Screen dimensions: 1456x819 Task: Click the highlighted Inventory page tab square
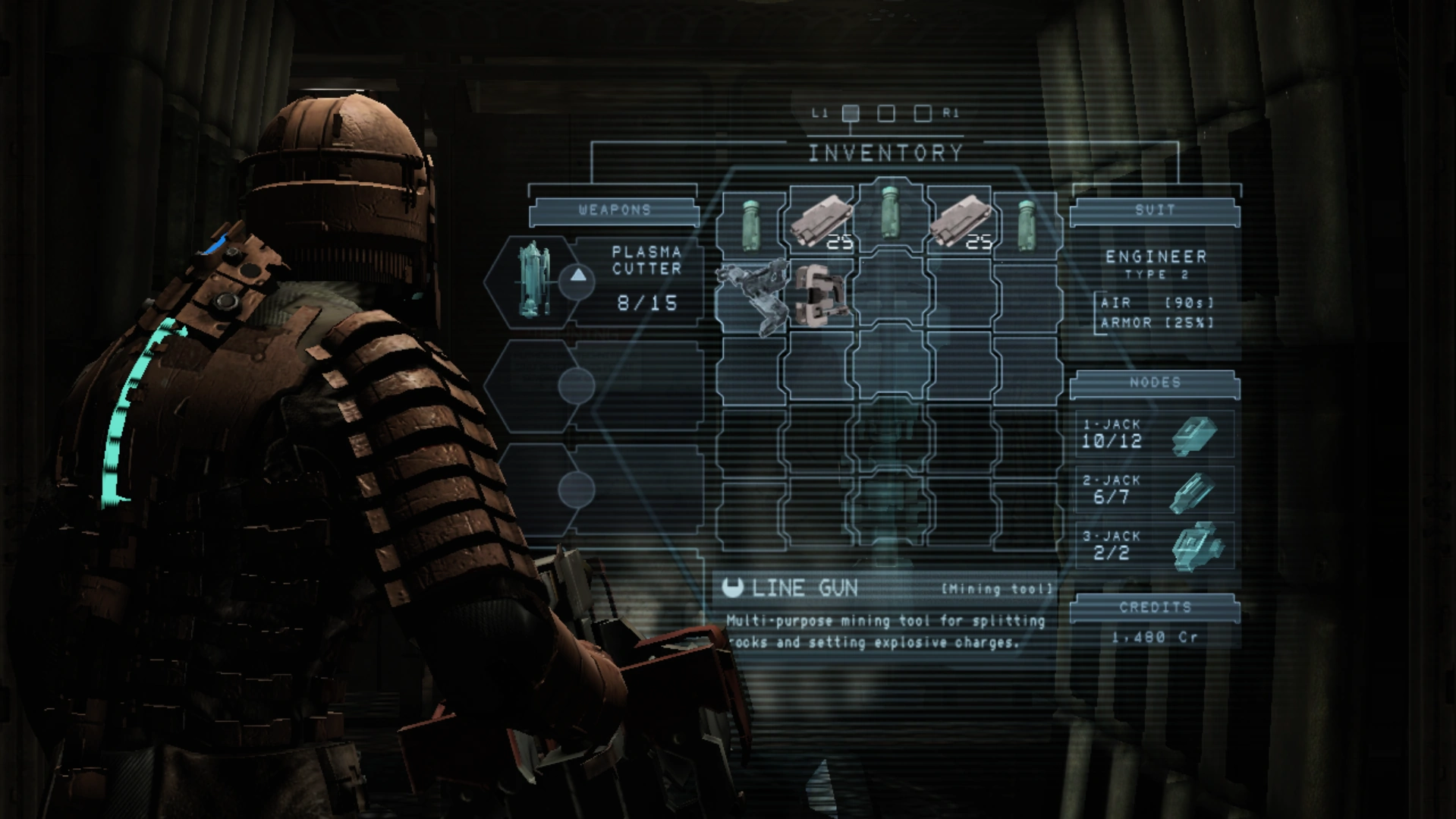851,113
